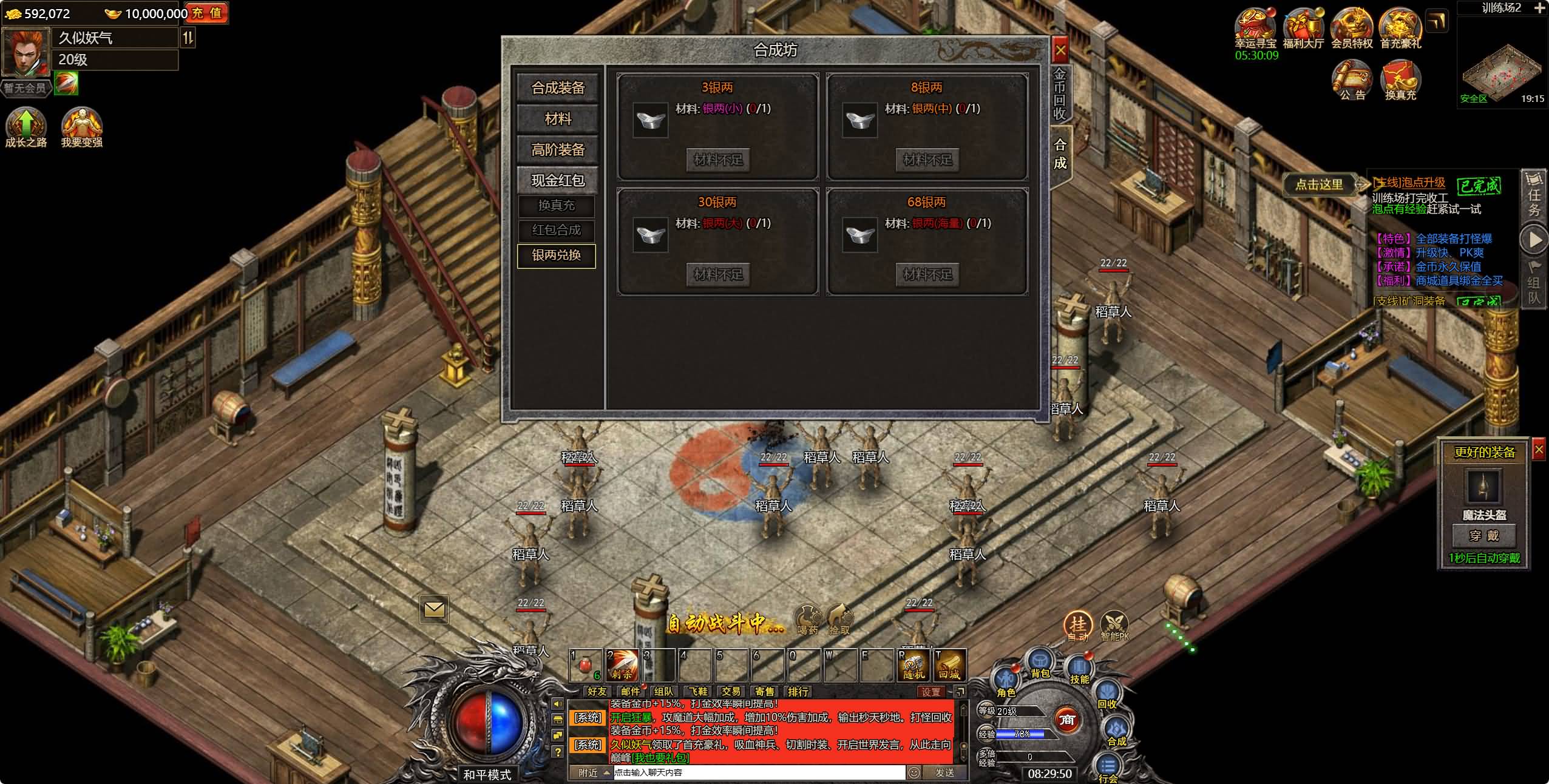Image resolution: width=1549 pixels, height=784 pixels.
Task: Use the 回城 return scroll slot
Action: [x=950, y=665]
